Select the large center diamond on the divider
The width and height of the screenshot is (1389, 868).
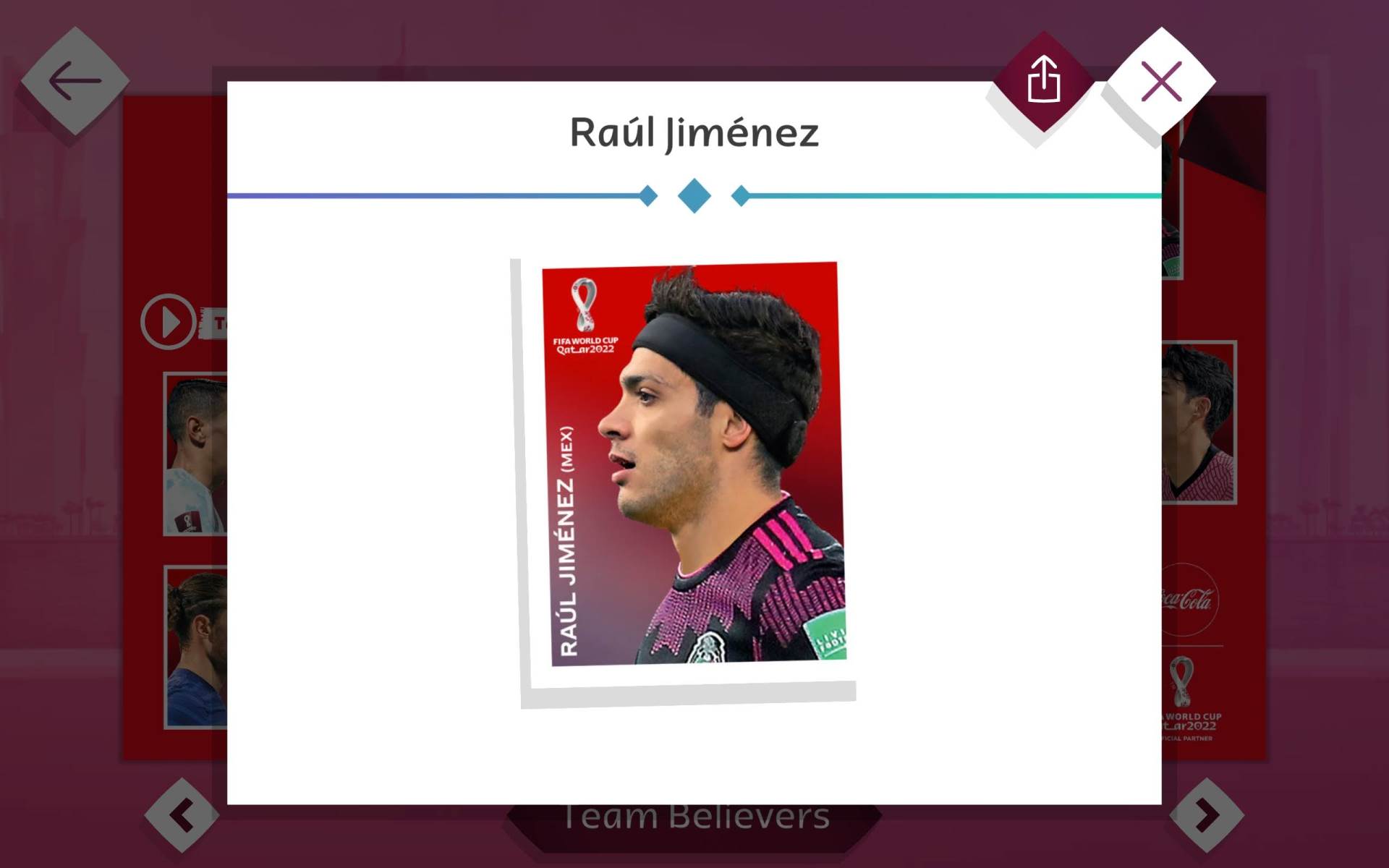[x=693, y=194]
